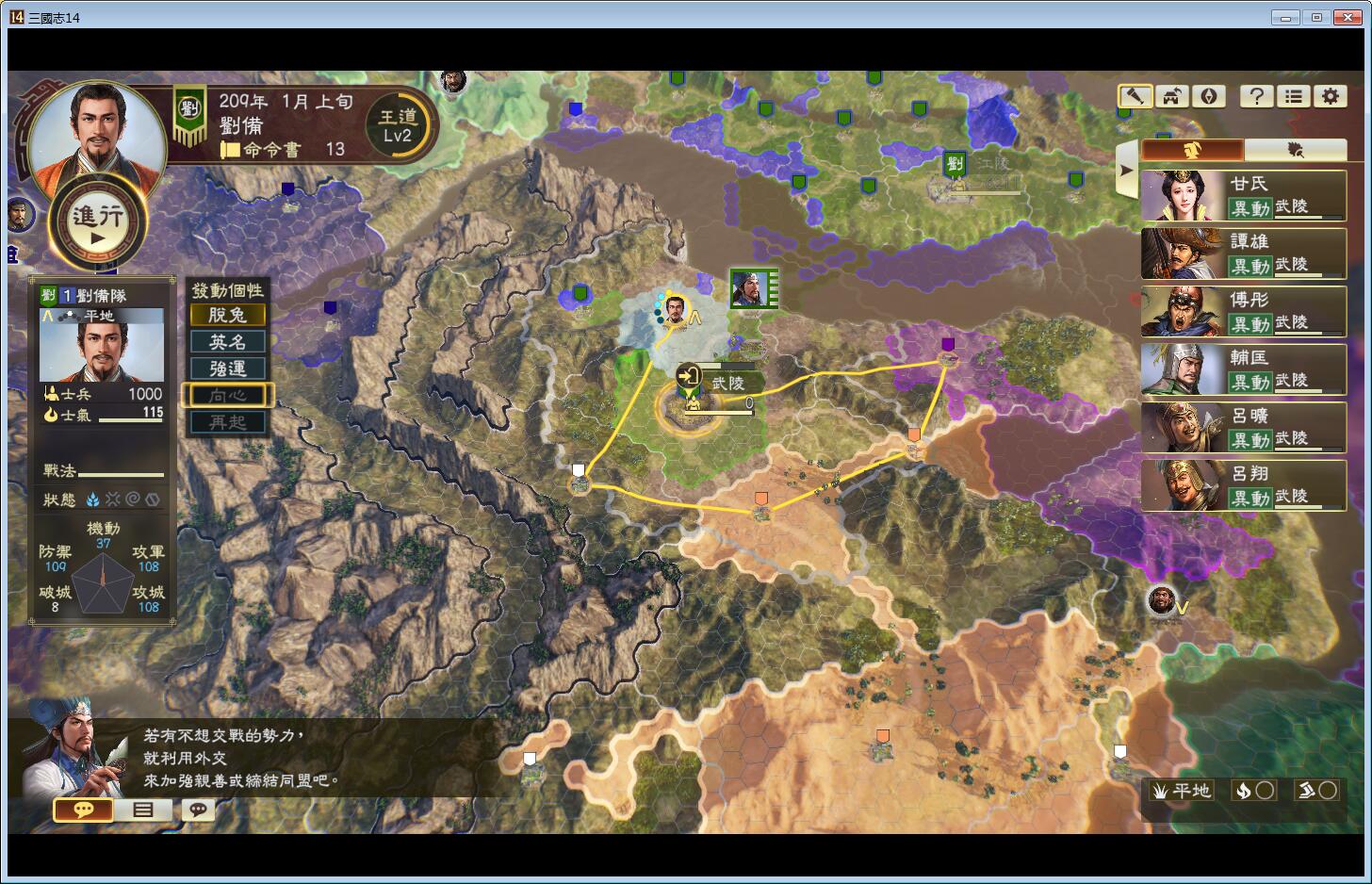
Task: Click the castle return icon
Action: click(1172, 96)
